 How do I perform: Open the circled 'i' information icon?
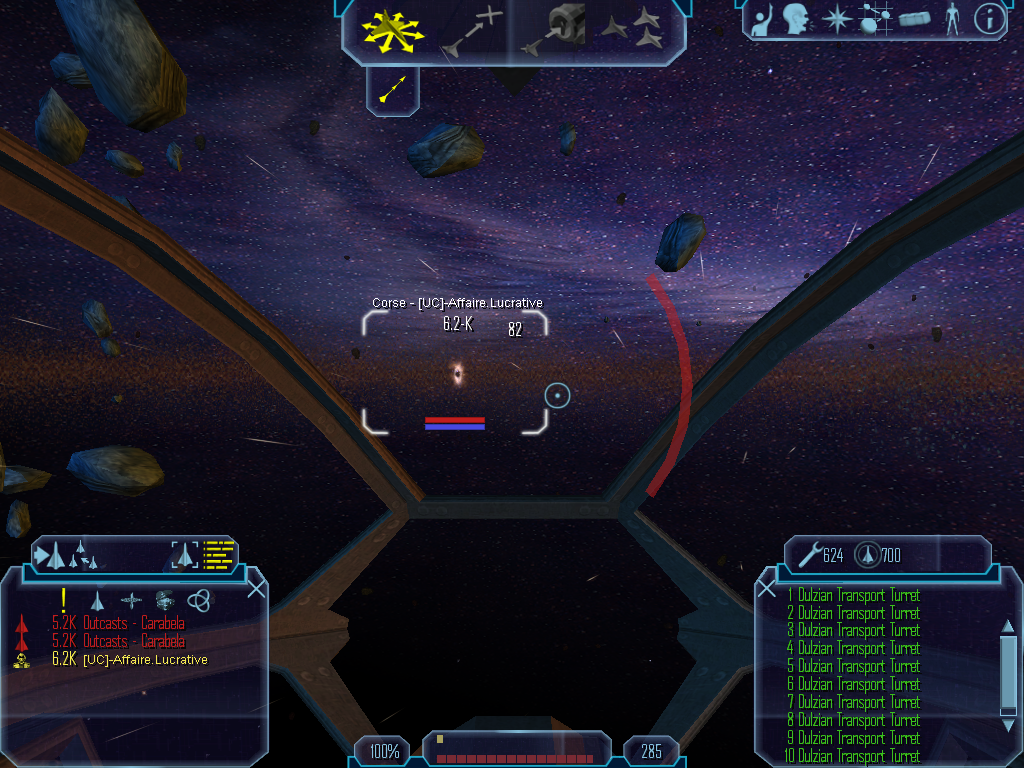pos(989,18)
